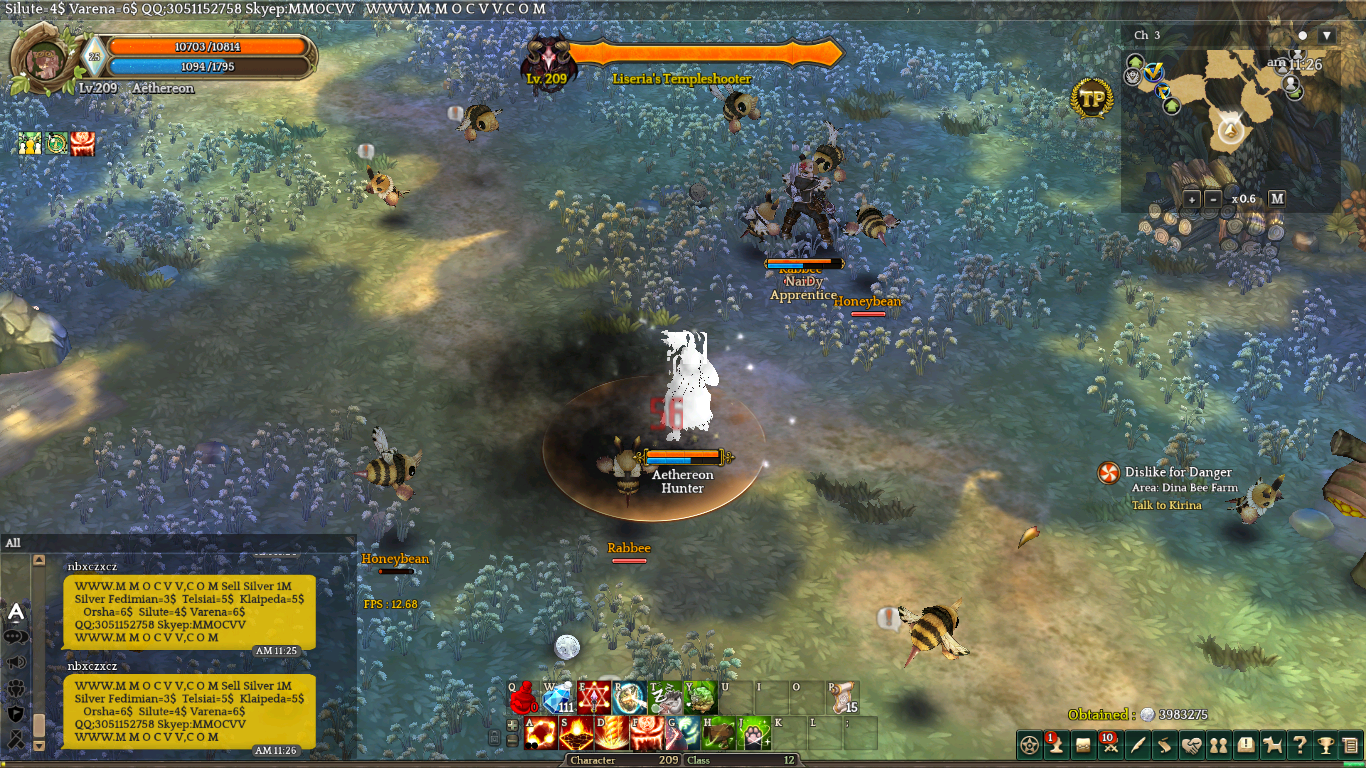Trigger the sleeping companion skill in slot T
Image resolution: width=1366 pixels, height=768 pixels.
click(x=666, y=697)
